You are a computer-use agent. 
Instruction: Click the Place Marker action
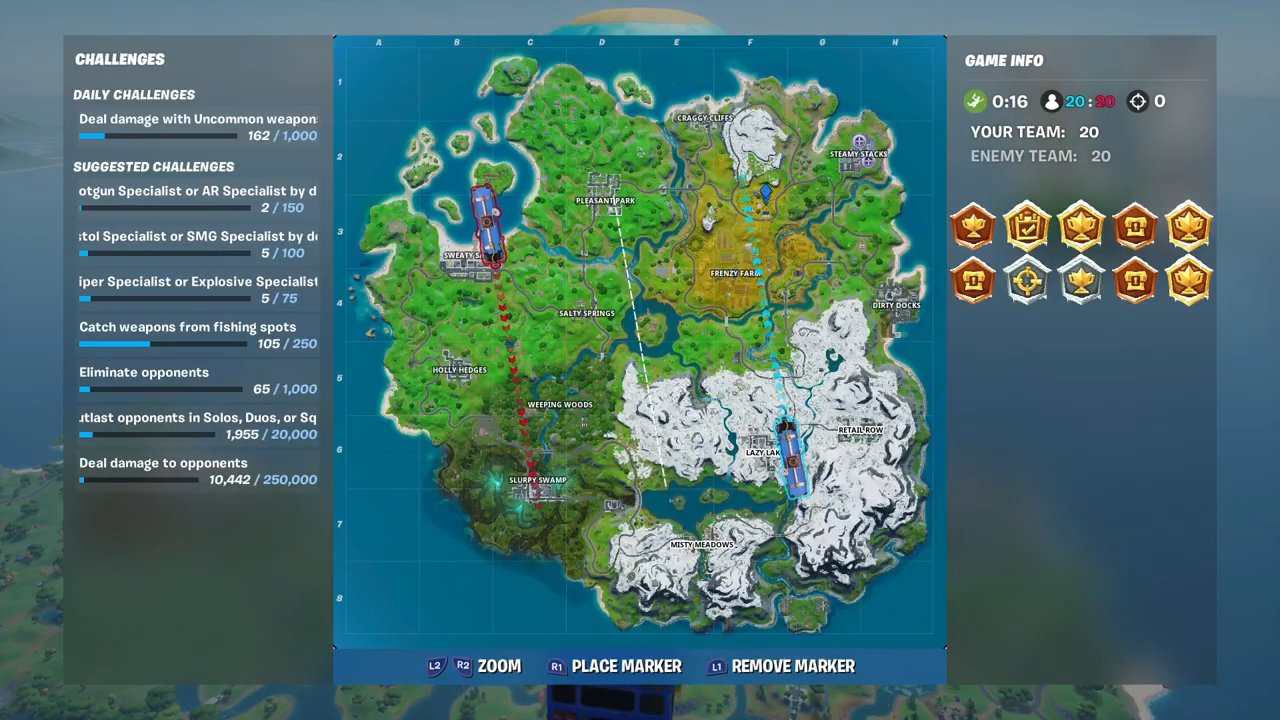coord(626,666)
